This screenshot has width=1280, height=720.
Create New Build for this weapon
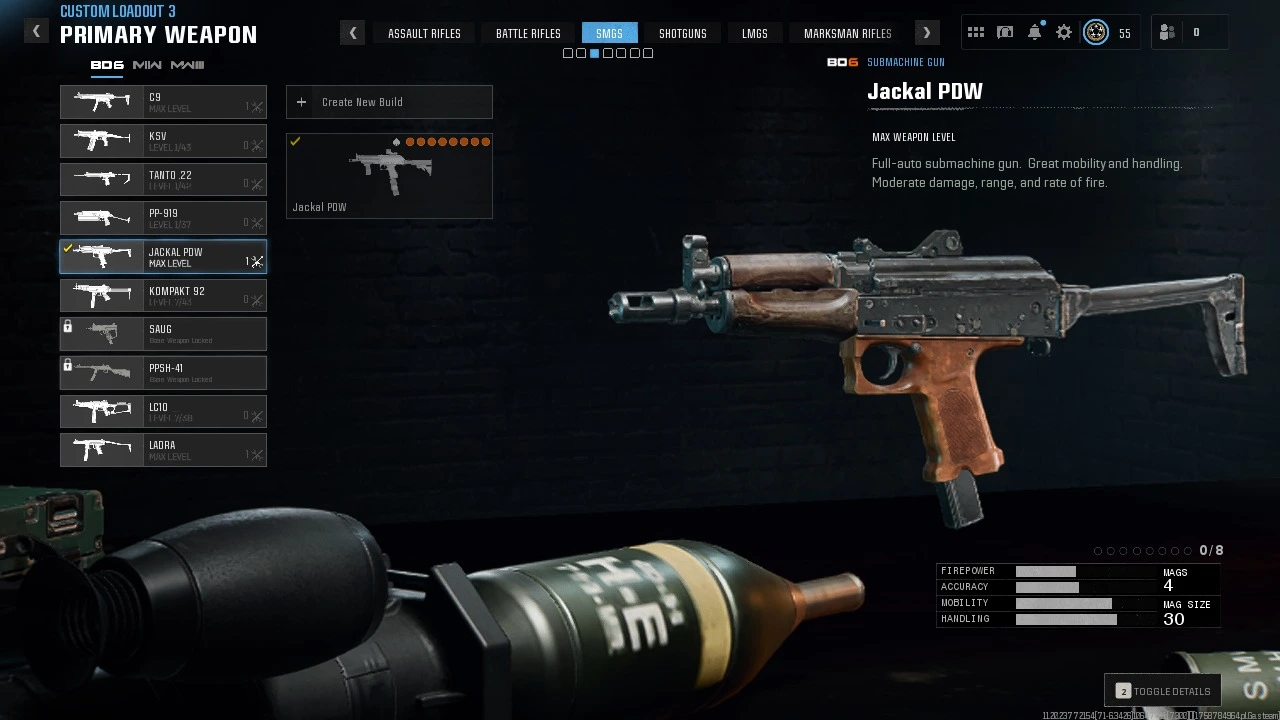389,102
